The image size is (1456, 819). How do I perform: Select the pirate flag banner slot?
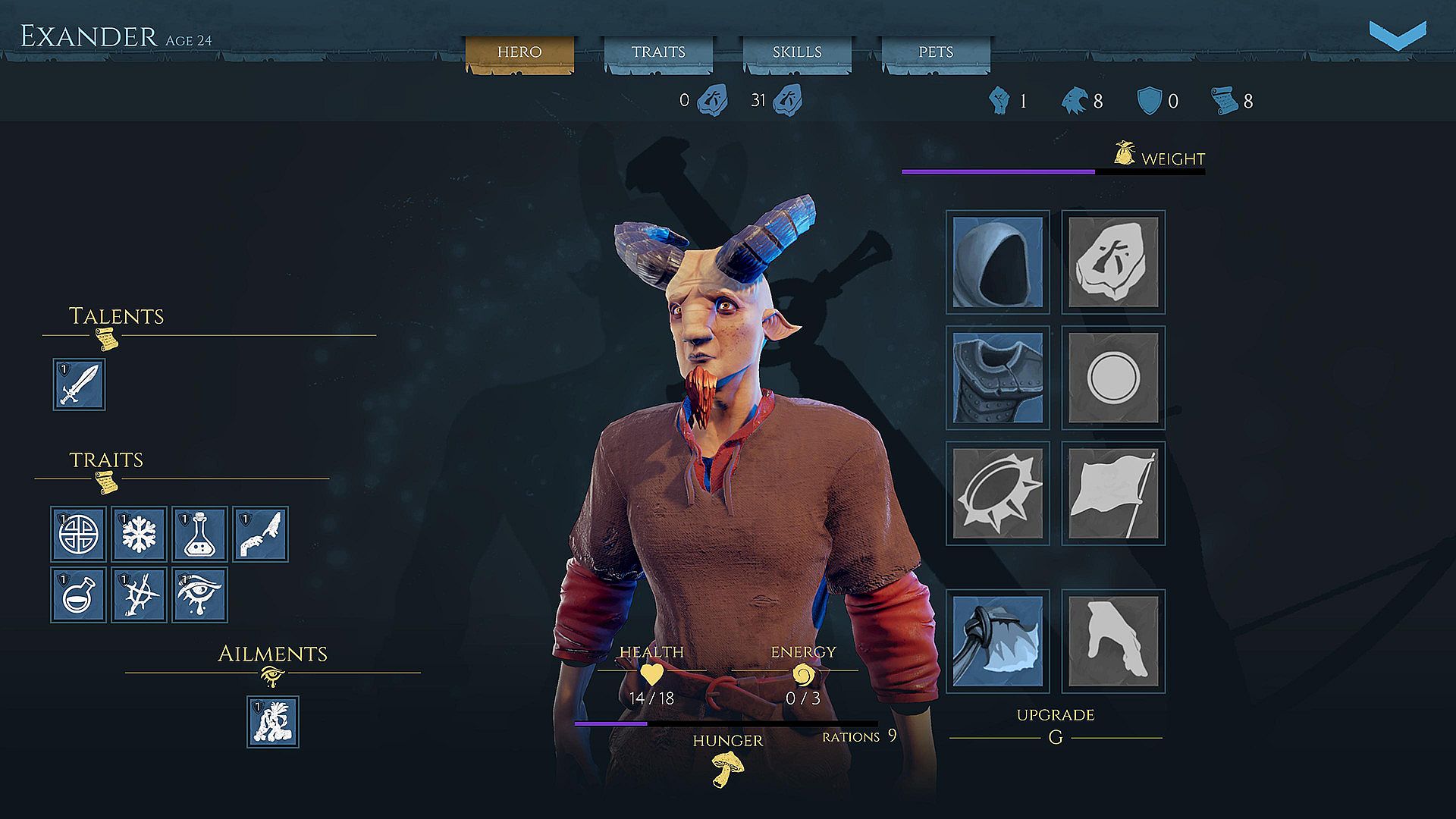pyautogui.click(x=1112, y=493)
